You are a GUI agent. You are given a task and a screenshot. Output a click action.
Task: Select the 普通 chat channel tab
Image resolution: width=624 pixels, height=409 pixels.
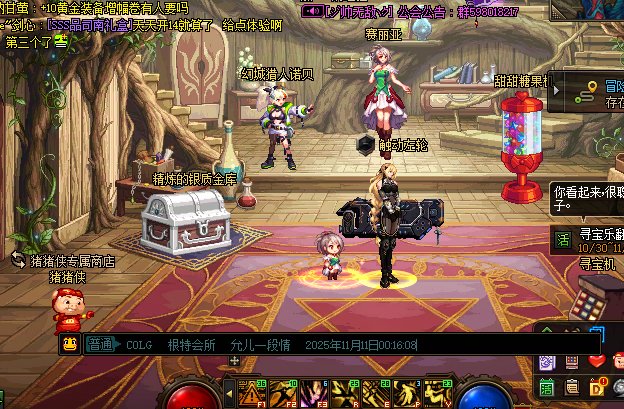click(x=100, y=345)
